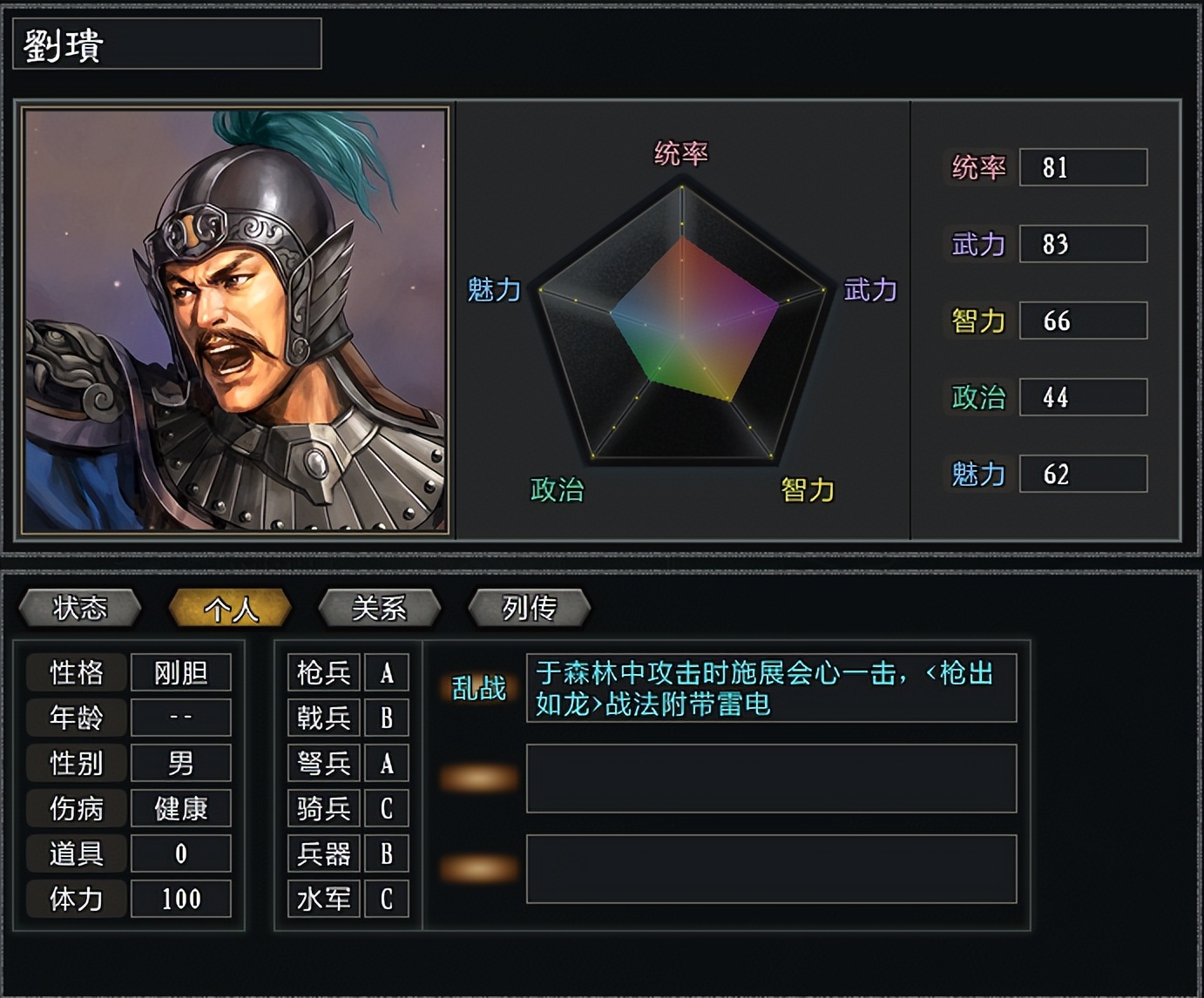
Task: Switch to the 关系 tab
Action: click(x=379, y=607)
